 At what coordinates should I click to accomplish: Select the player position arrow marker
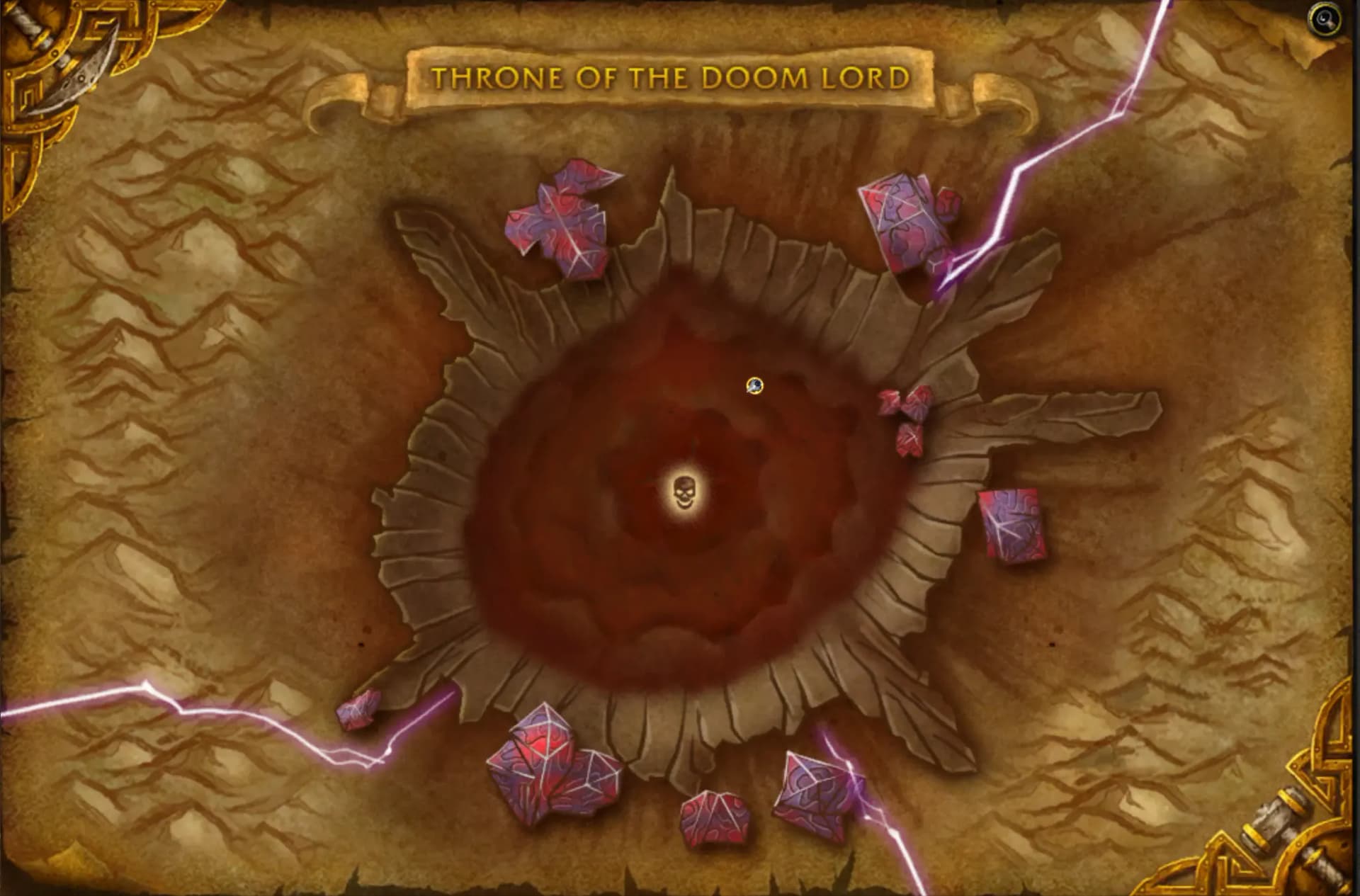754,387
